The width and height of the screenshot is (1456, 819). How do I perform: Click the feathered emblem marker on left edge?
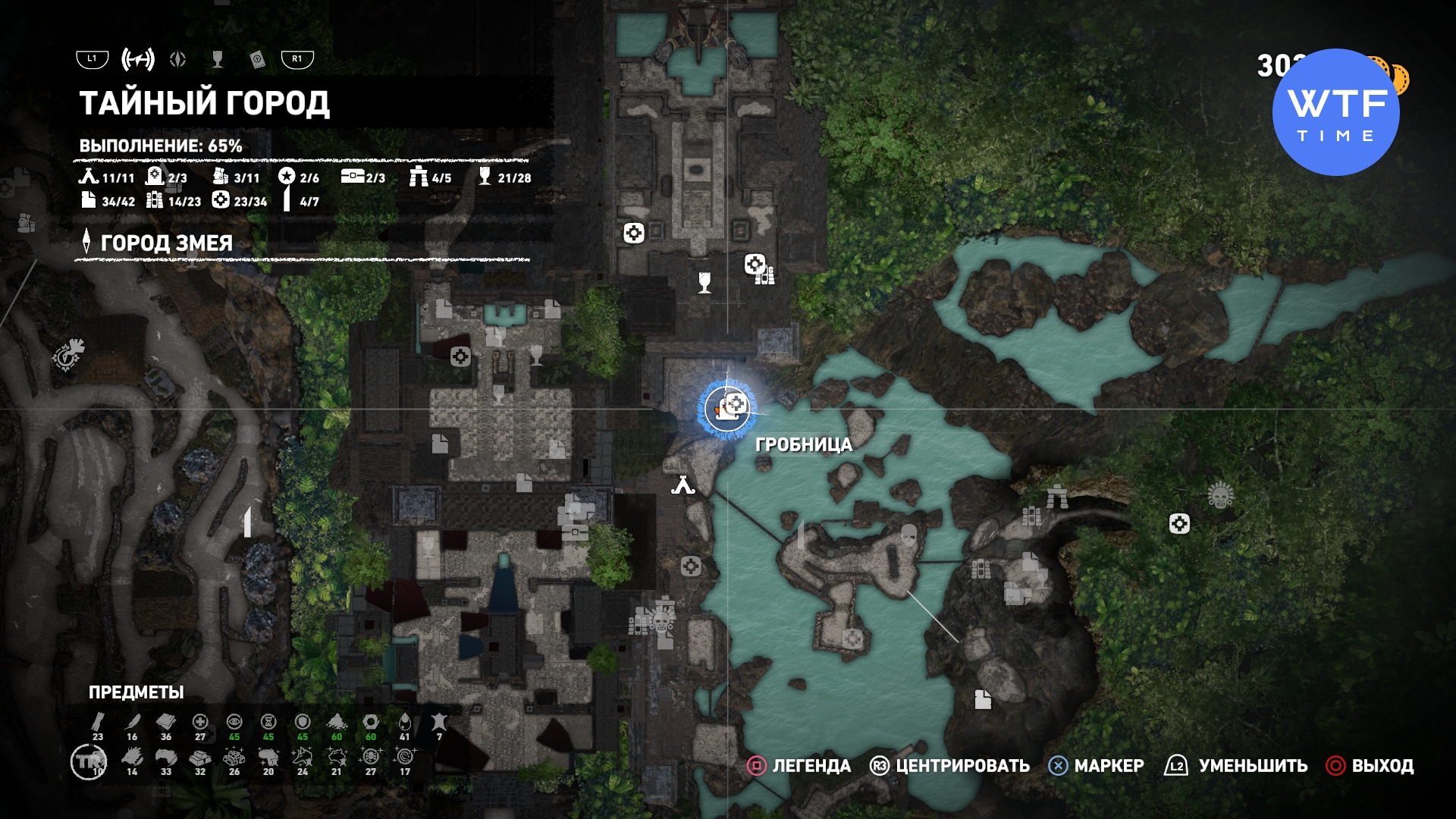(x=68, y=354)
